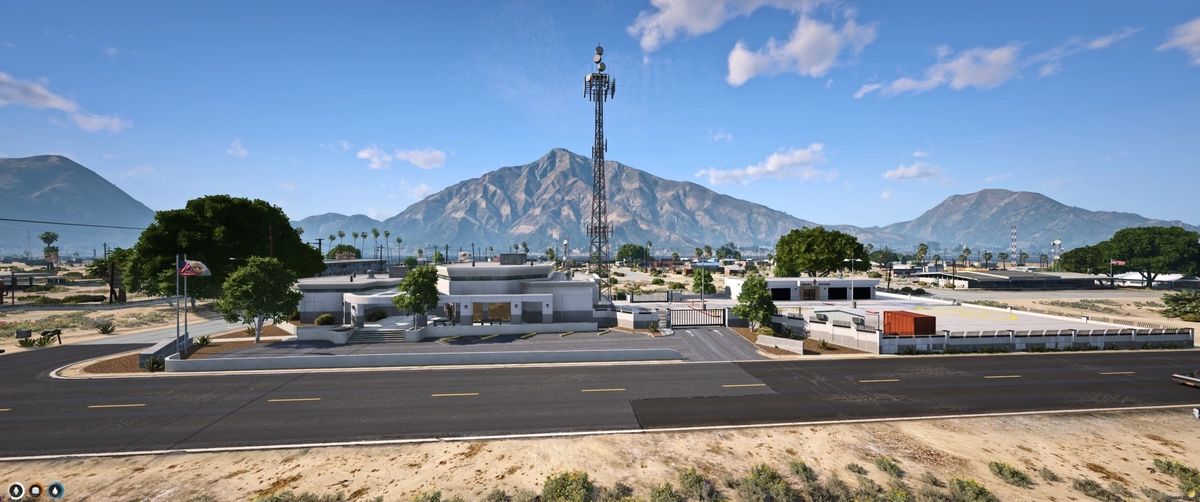Click the blue water drop thirst icon

(56, 490)
